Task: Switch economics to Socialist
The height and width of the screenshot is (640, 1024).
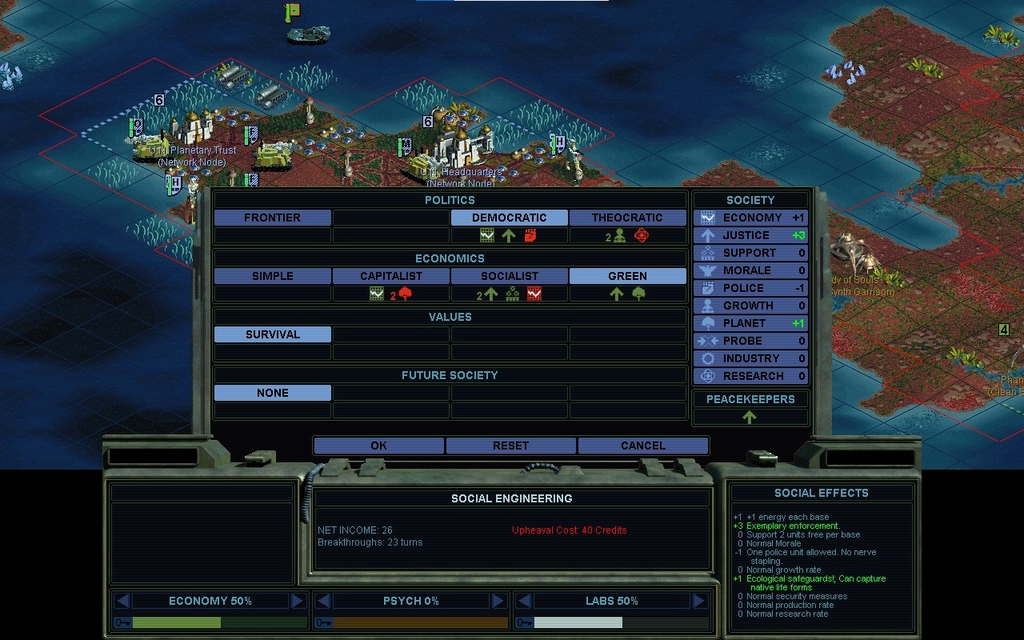Action: coord(509,276)
